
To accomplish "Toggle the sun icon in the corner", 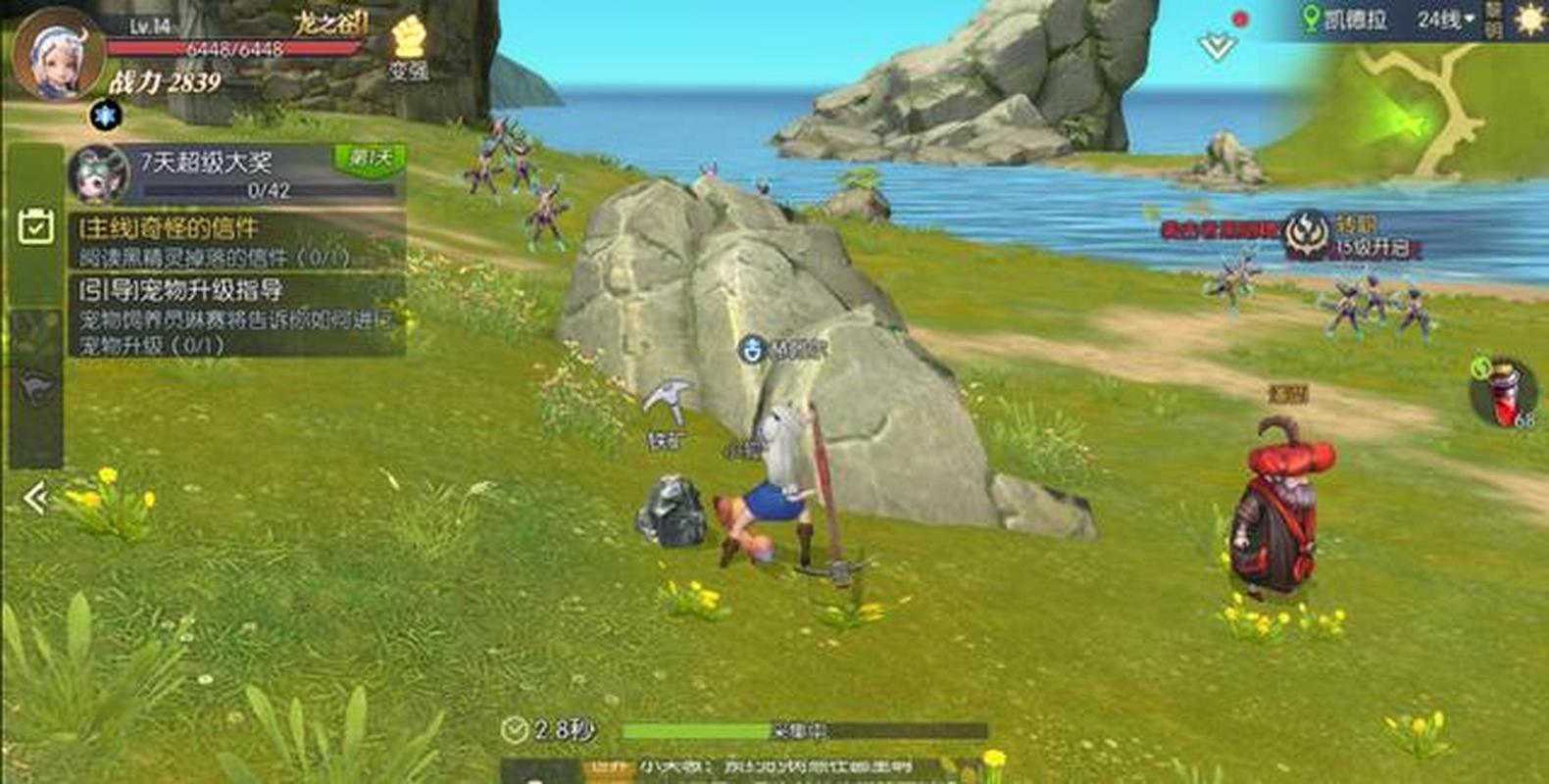I will coord(1528,20).
